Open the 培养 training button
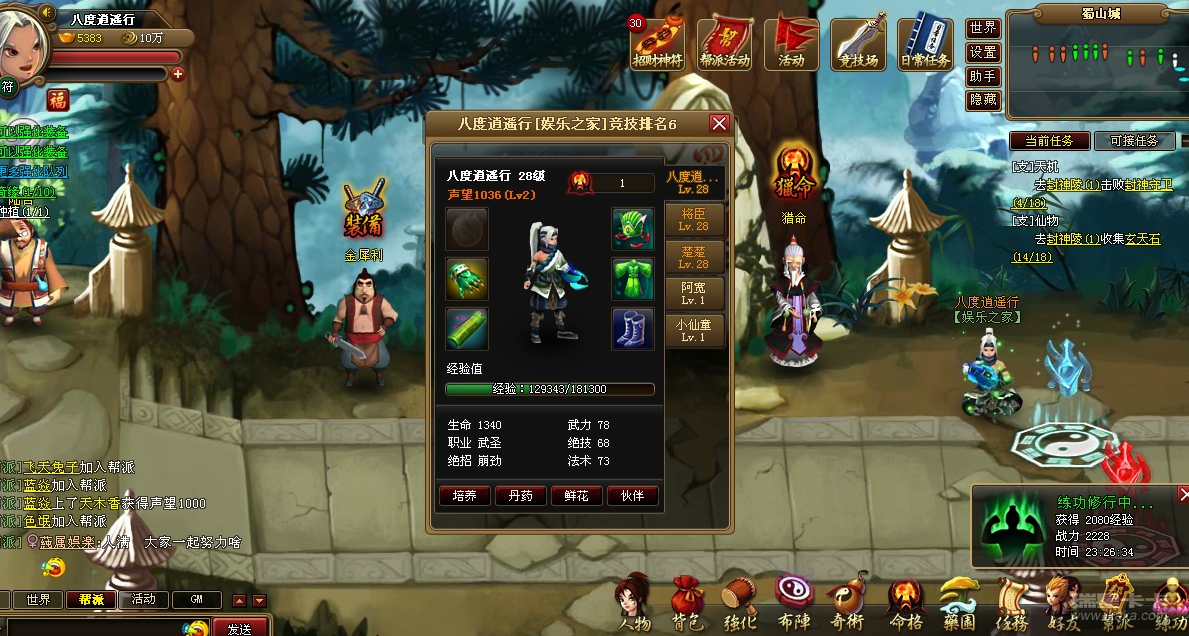 click(x=464, y=495)
